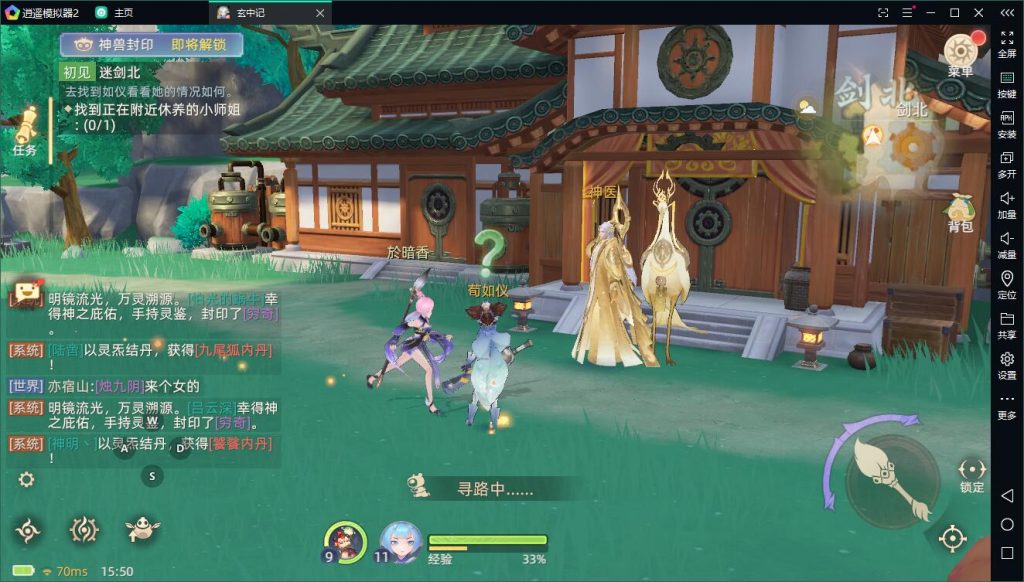1024x582 pixels.
Task: Open the 神兽封印 unlock banner
Action: coord(150,45)
